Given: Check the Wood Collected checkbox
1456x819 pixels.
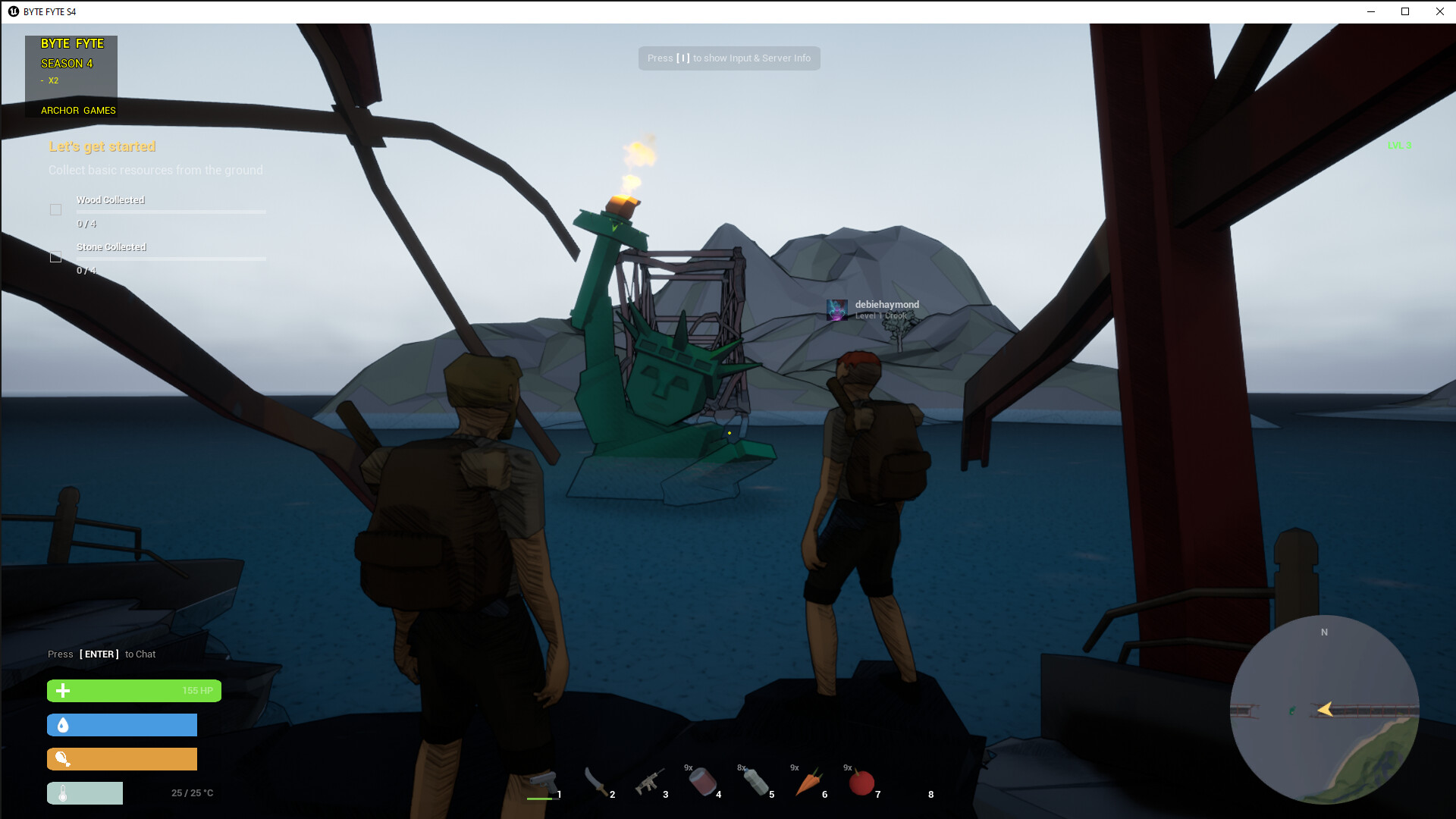Looking at the screenshot, I should tap(55, 209).
